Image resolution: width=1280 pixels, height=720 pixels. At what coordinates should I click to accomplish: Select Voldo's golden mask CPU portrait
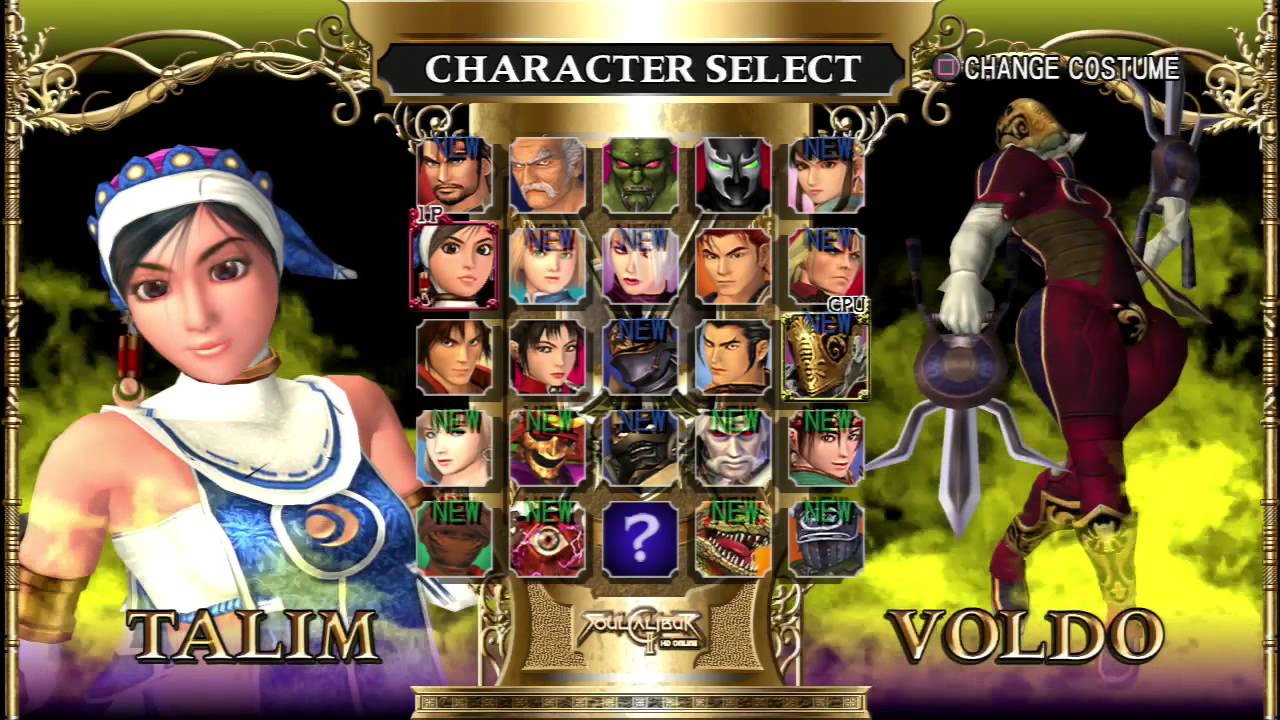(826, 356)
